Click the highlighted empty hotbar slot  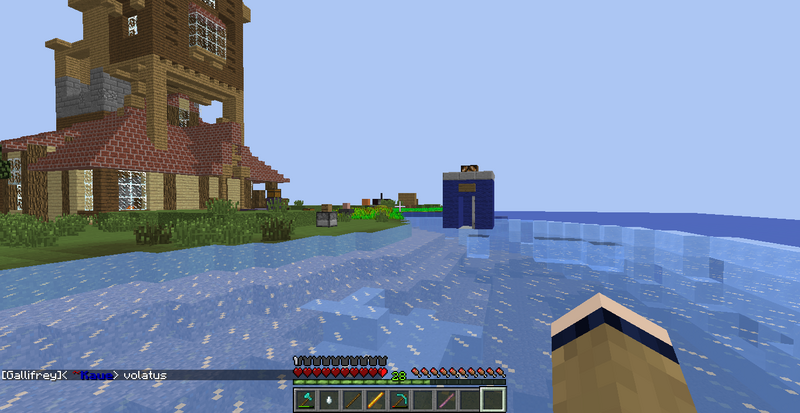pyautogui.click(x=492, y=400)
